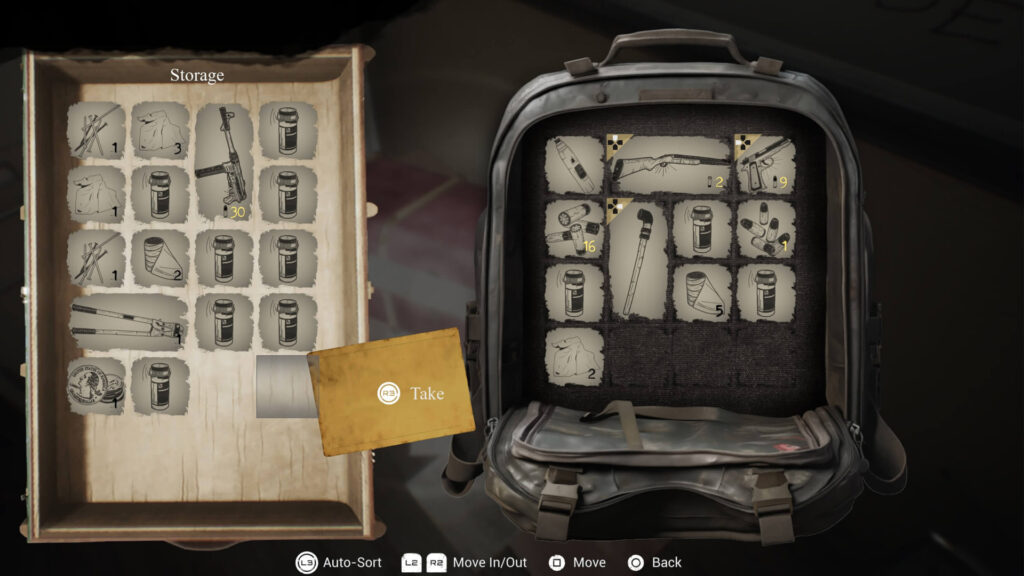
Task: Select the coins stack in storage
Action: (x=96, y=384)
